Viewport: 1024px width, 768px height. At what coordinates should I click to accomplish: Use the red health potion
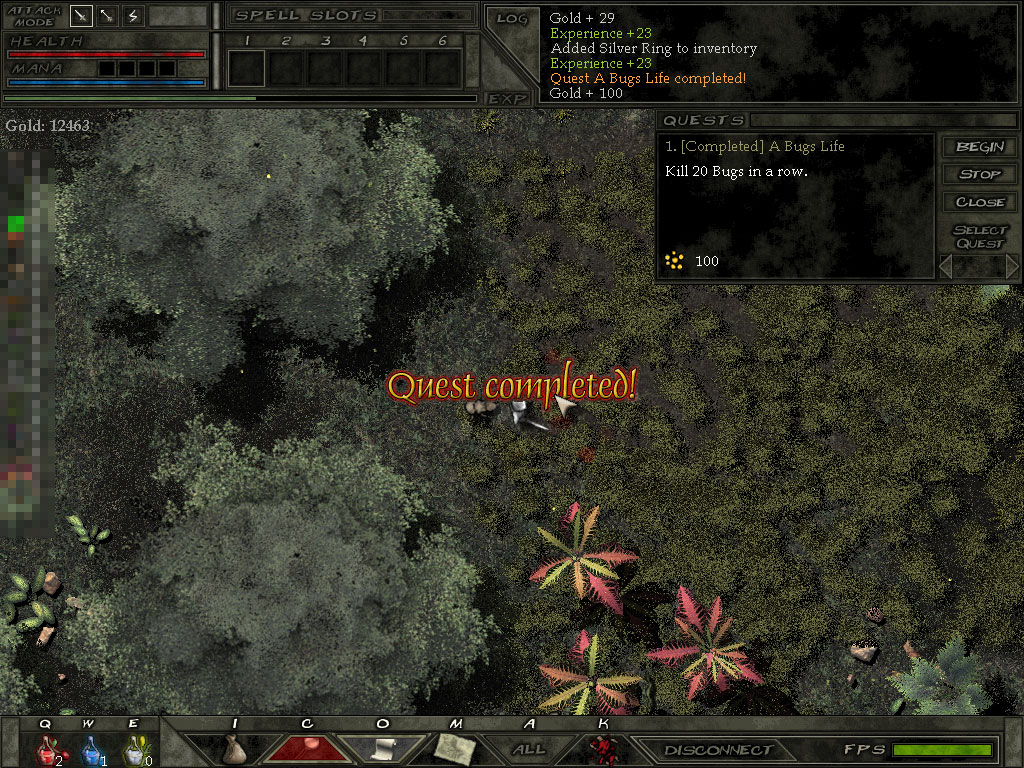(47, 749)
